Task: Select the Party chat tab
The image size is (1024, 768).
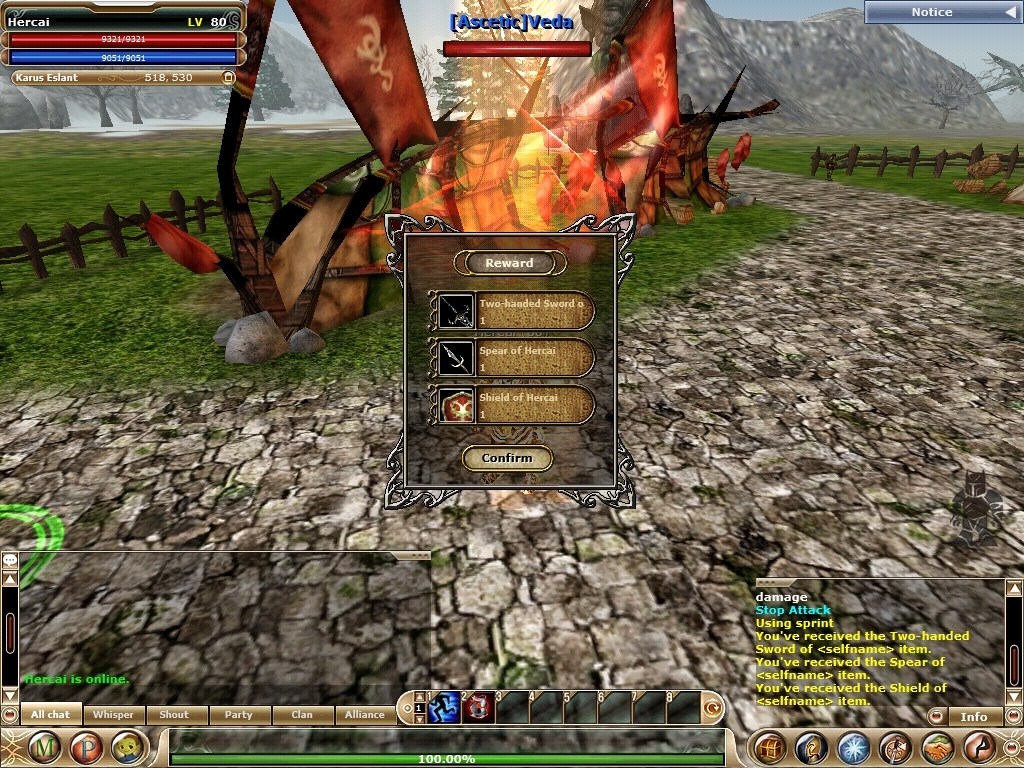Action: coord(239,715)
